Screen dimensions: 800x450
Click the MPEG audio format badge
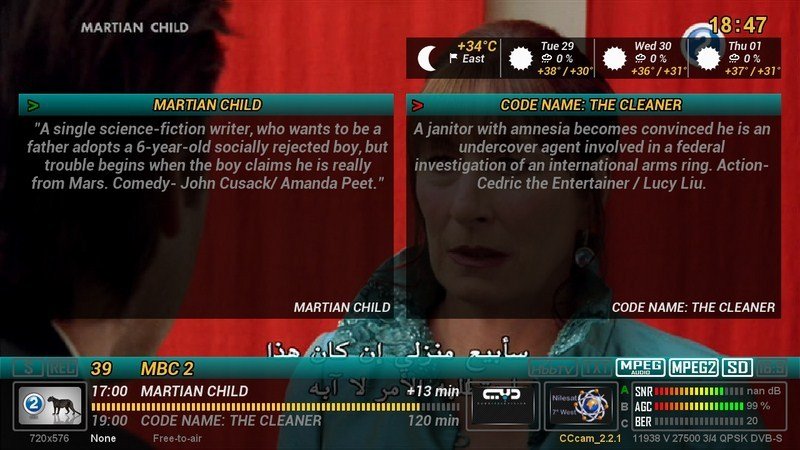point(640,367)
